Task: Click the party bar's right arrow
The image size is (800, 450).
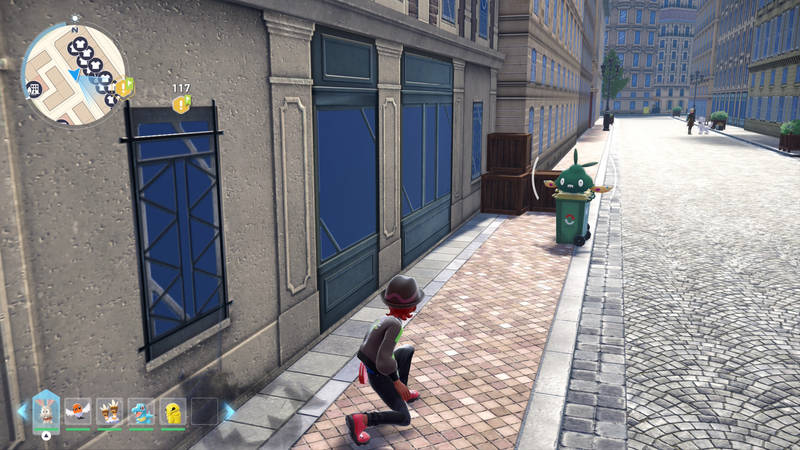Action: 229,411
